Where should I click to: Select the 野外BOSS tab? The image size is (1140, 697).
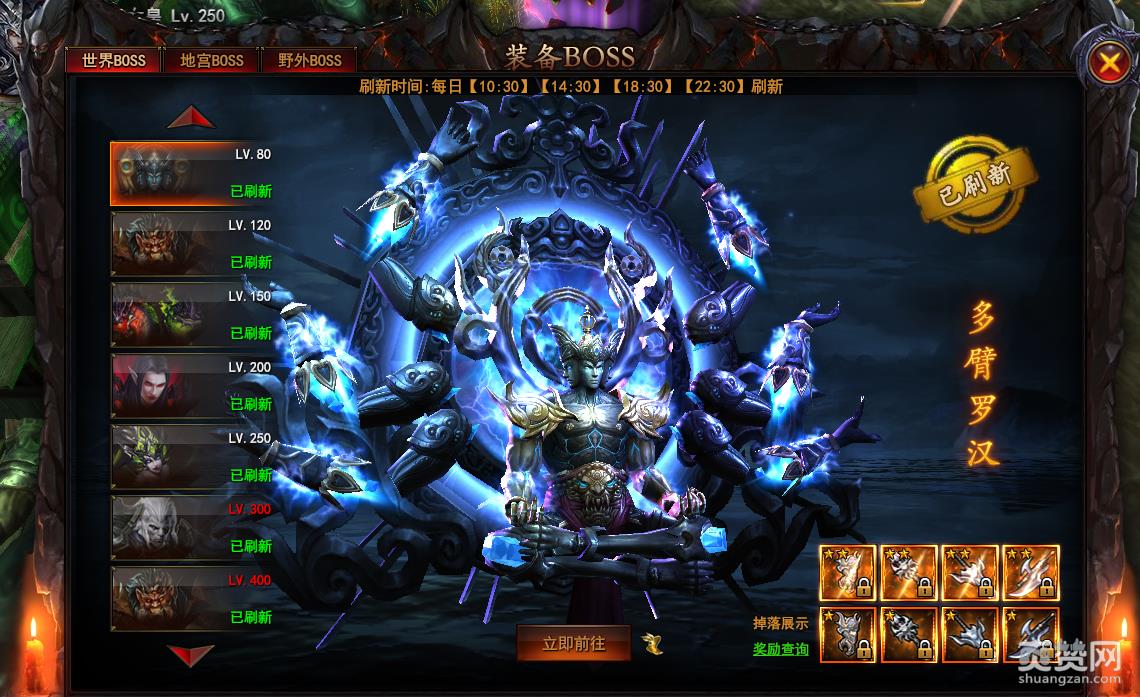(x=310, y=60)
